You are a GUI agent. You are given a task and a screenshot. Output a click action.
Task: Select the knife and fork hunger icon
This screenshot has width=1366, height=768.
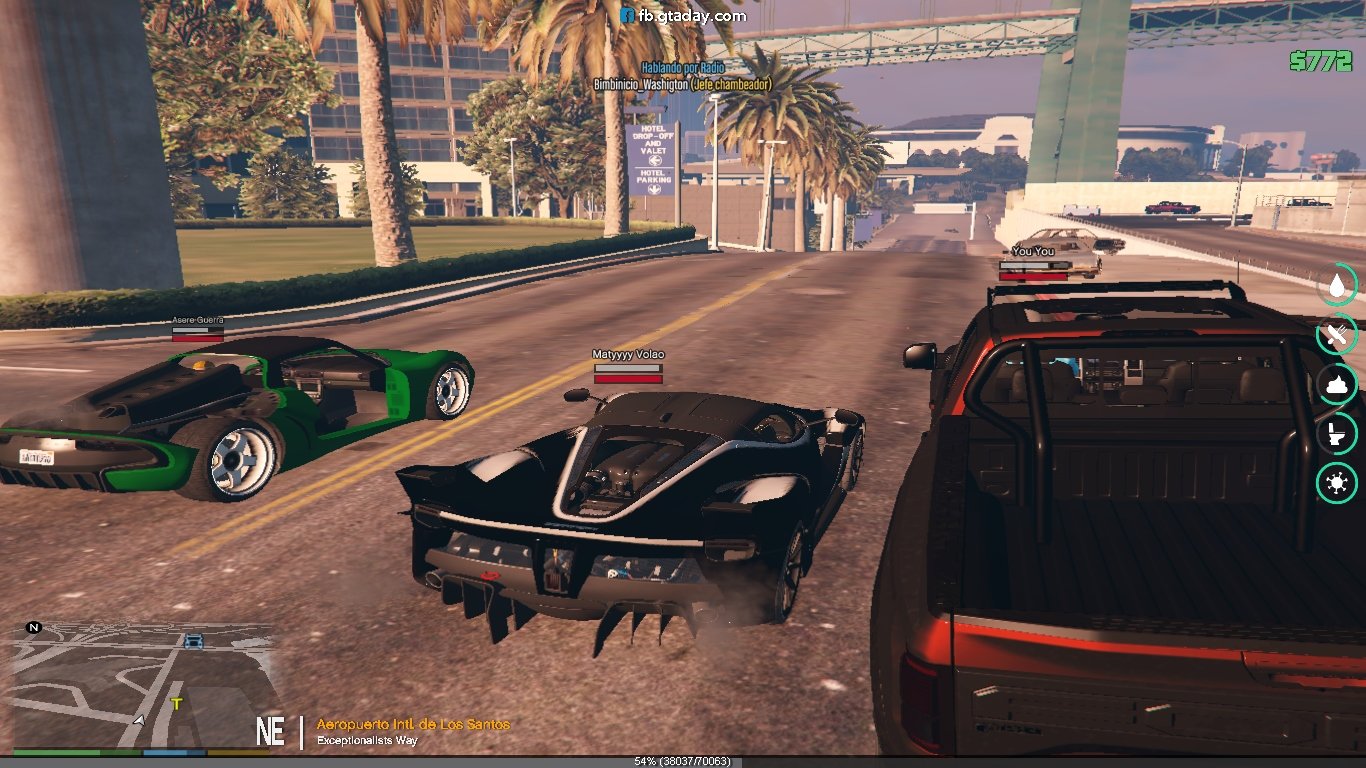pyautogui.click(x=1337, y=336)
